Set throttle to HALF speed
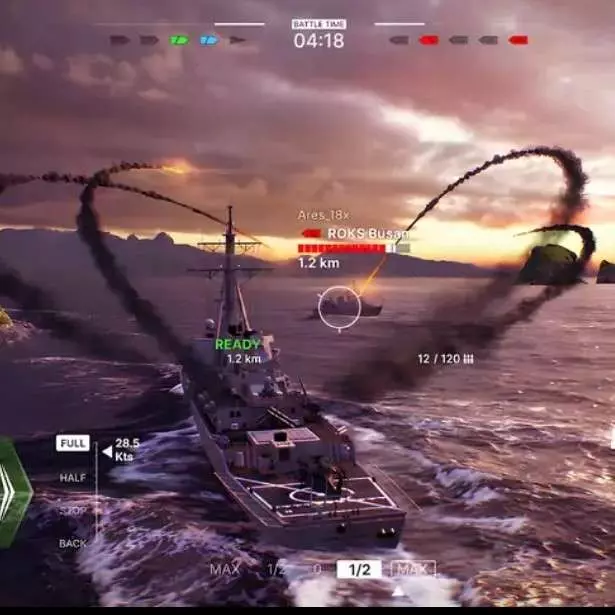 point(73,478)
